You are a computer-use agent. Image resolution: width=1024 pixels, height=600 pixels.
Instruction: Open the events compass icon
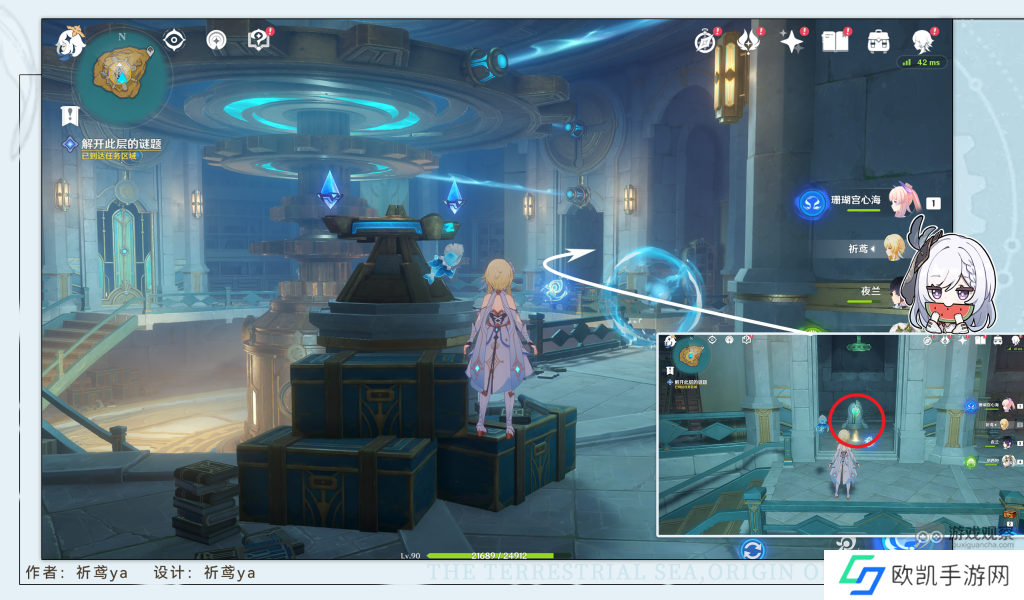pos(706,42)
